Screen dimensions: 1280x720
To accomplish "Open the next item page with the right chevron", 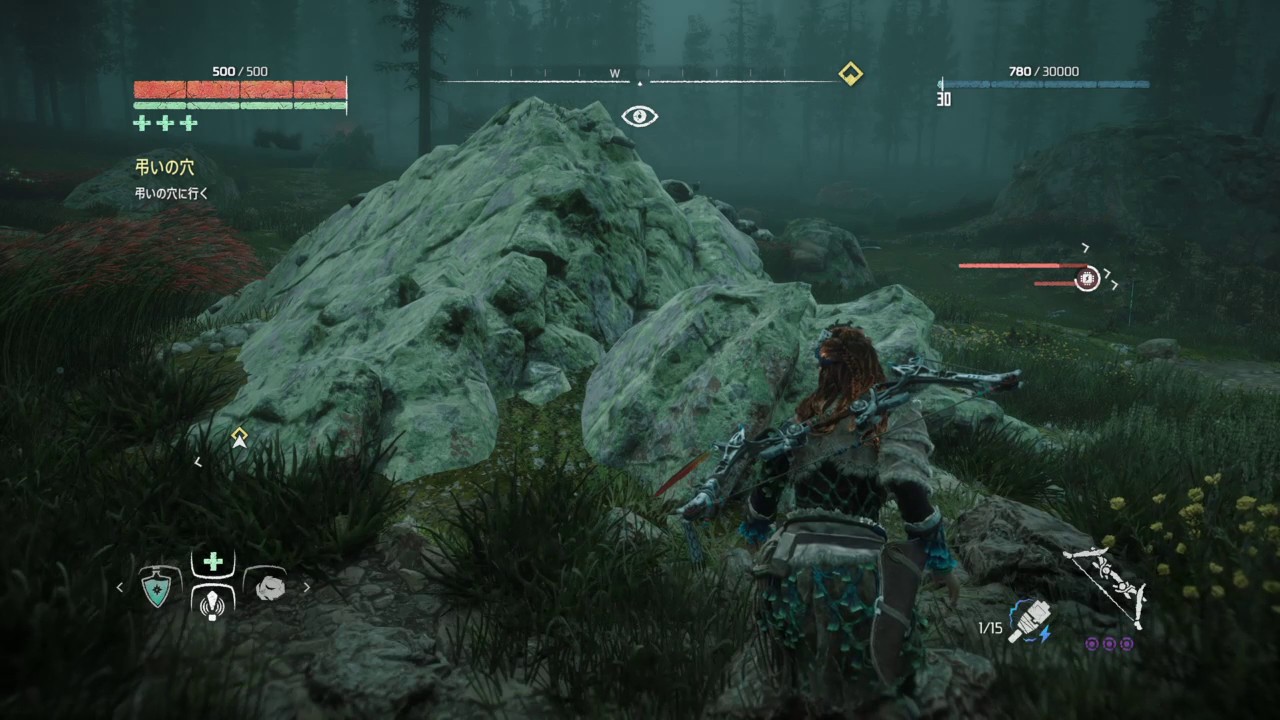I will click(x=306, y=588).
